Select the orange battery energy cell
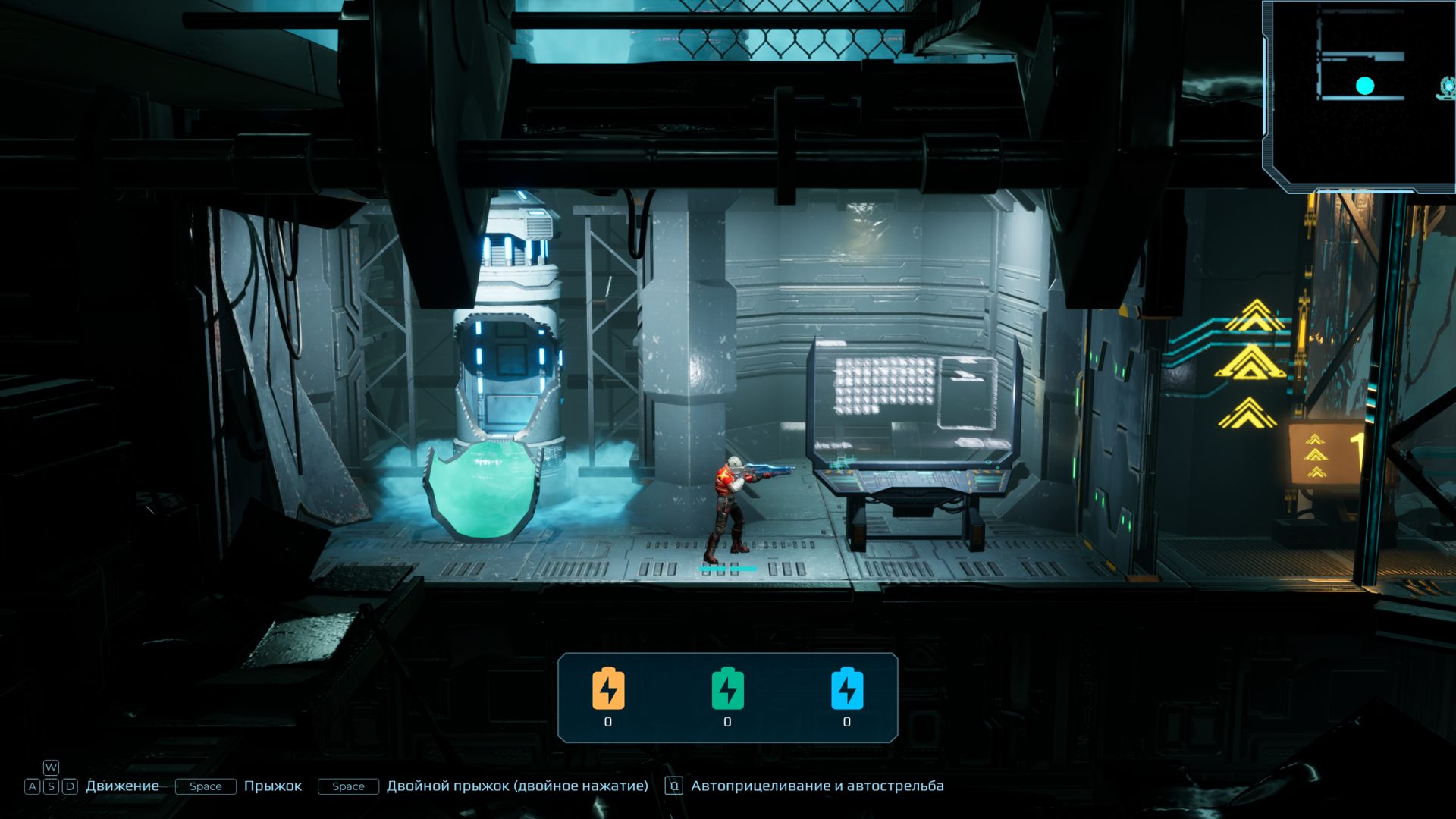Screen dimensions: 1456x819 point(608,689)
